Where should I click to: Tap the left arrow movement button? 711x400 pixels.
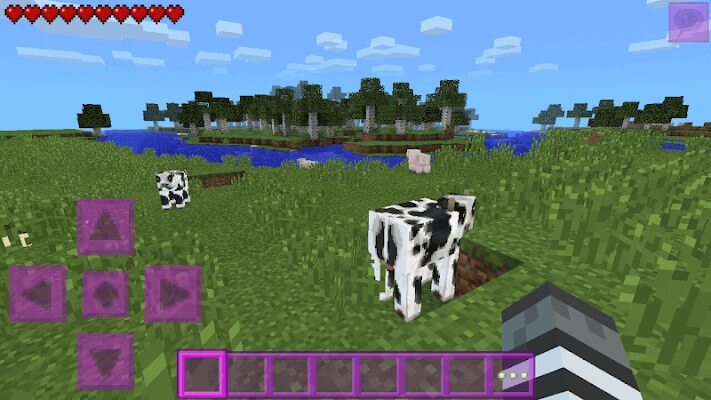[38, 293]
